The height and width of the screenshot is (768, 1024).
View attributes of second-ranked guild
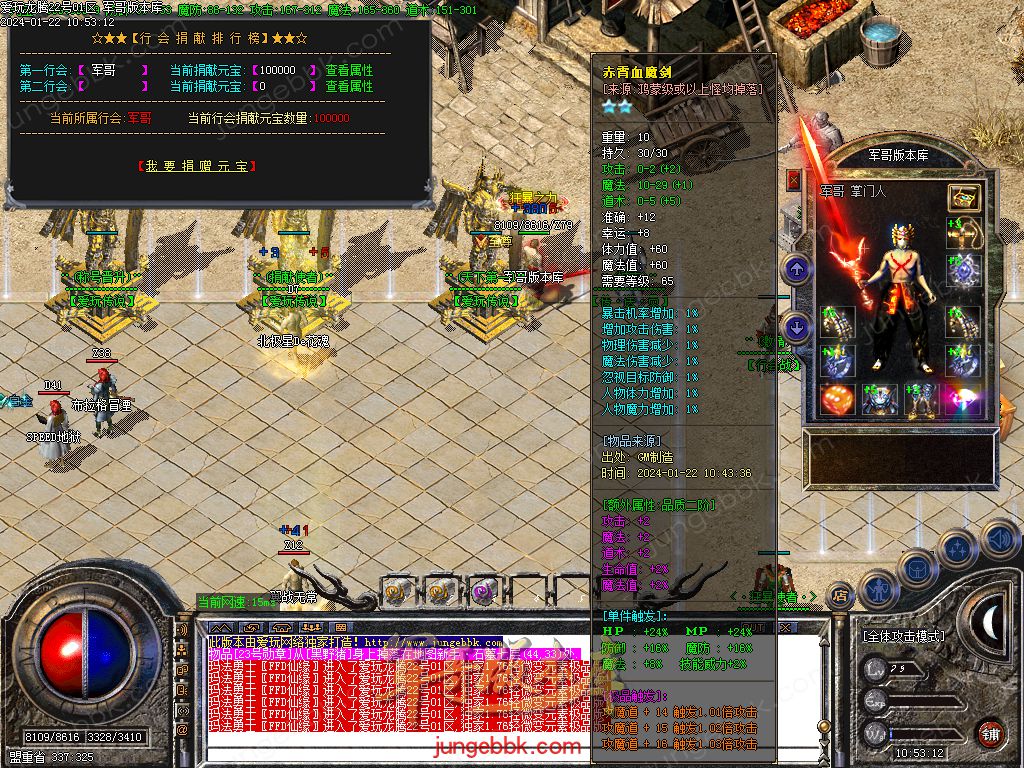[x=349, y=87]
